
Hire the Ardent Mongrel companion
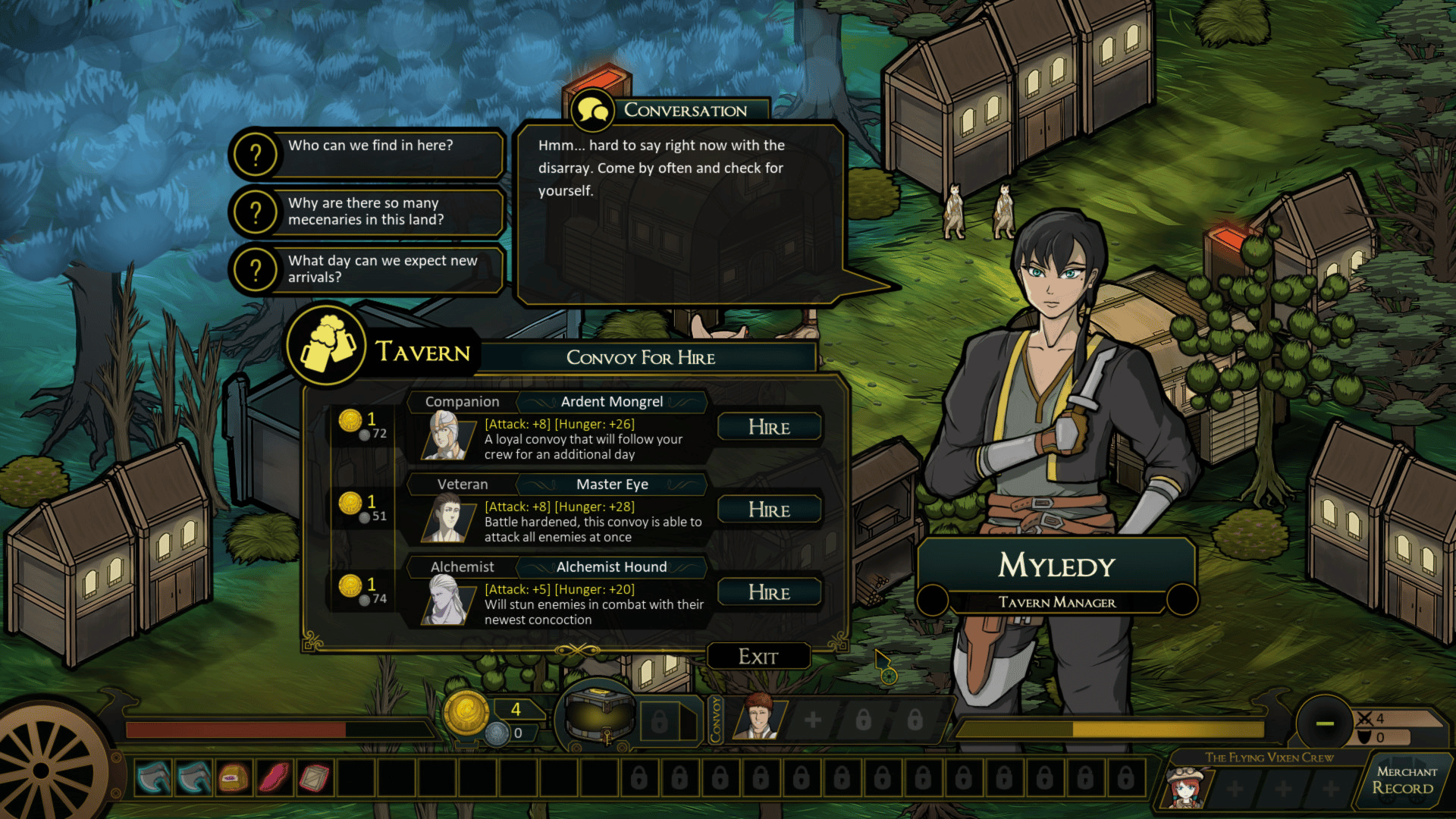(x=769, y=427)
